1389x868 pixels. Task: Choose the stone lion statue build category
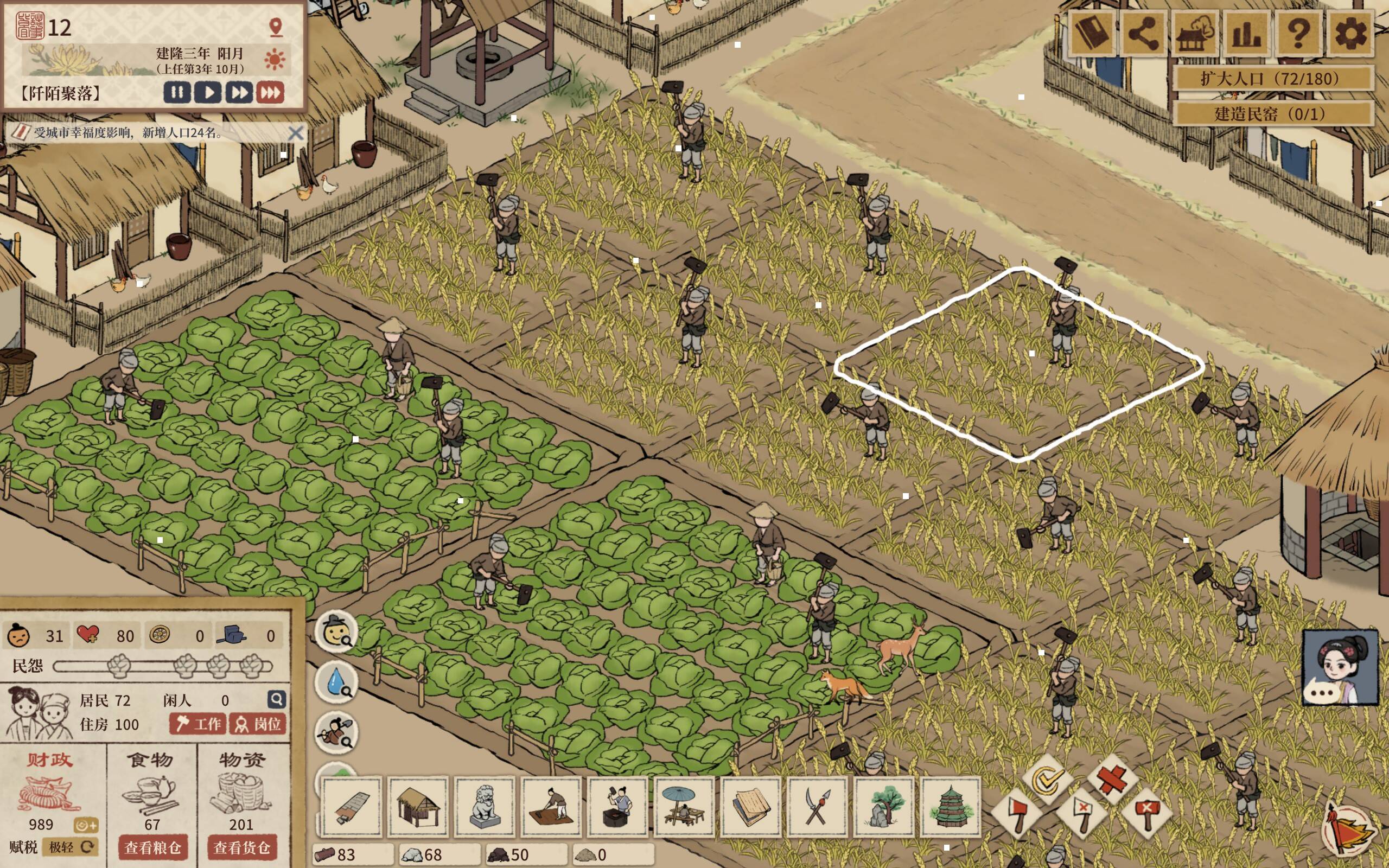click(x=485, y=807)
